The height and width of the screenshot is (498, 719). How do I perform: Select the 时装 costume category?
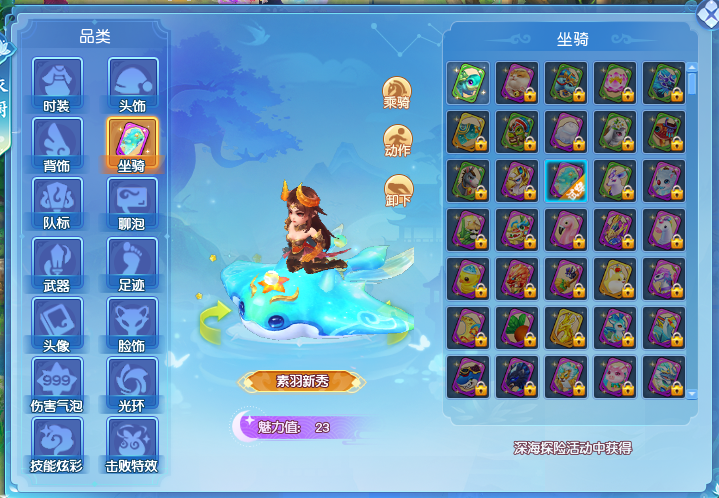coord(57,84)
